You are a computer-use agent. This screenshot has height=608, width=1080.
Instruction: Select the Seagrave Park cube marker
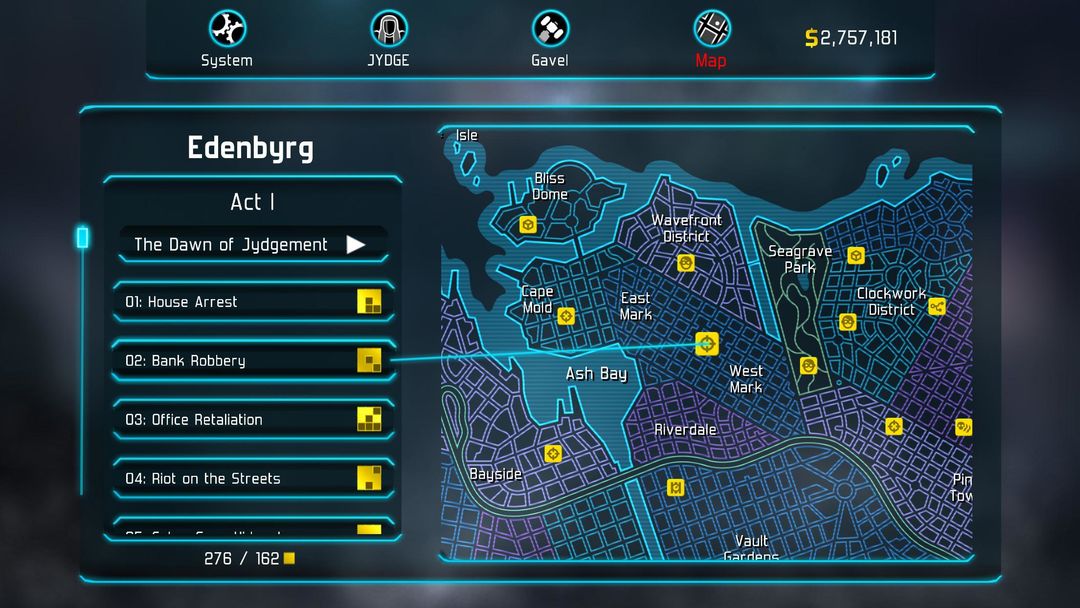point(856,256)
